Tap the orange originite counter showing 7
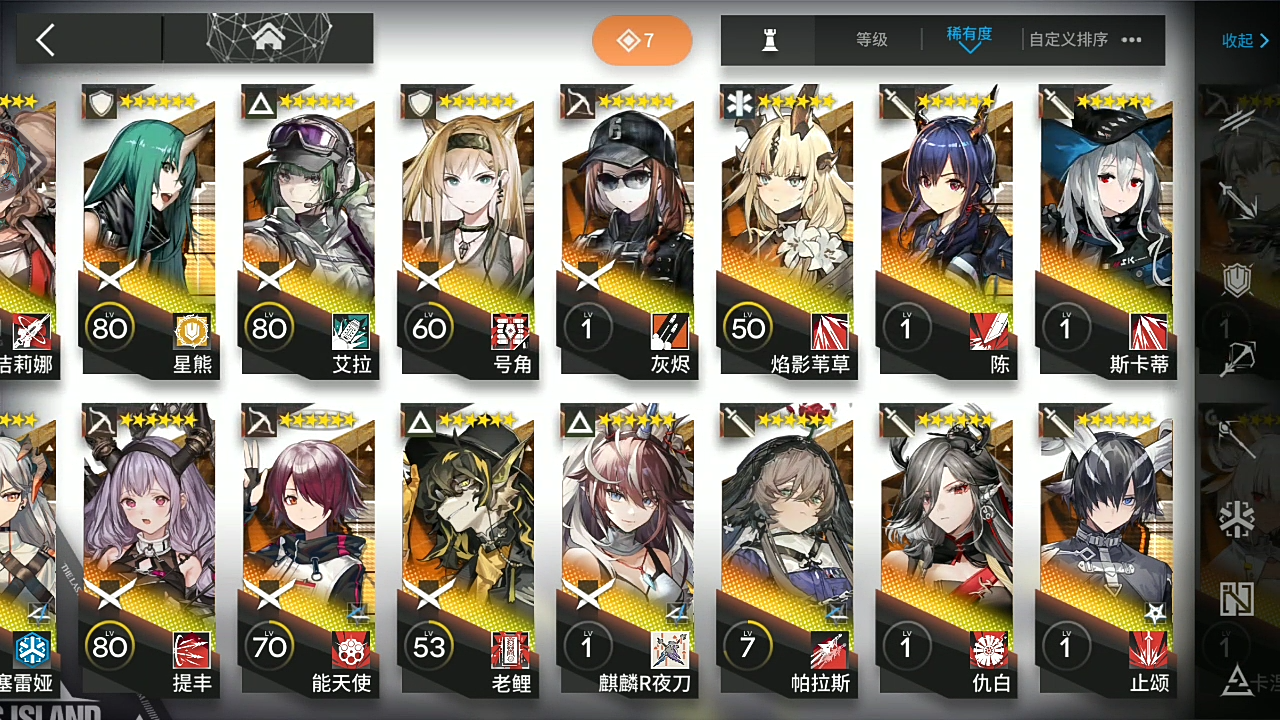Screen dimensions: 1280x720 tap(642, 40)
